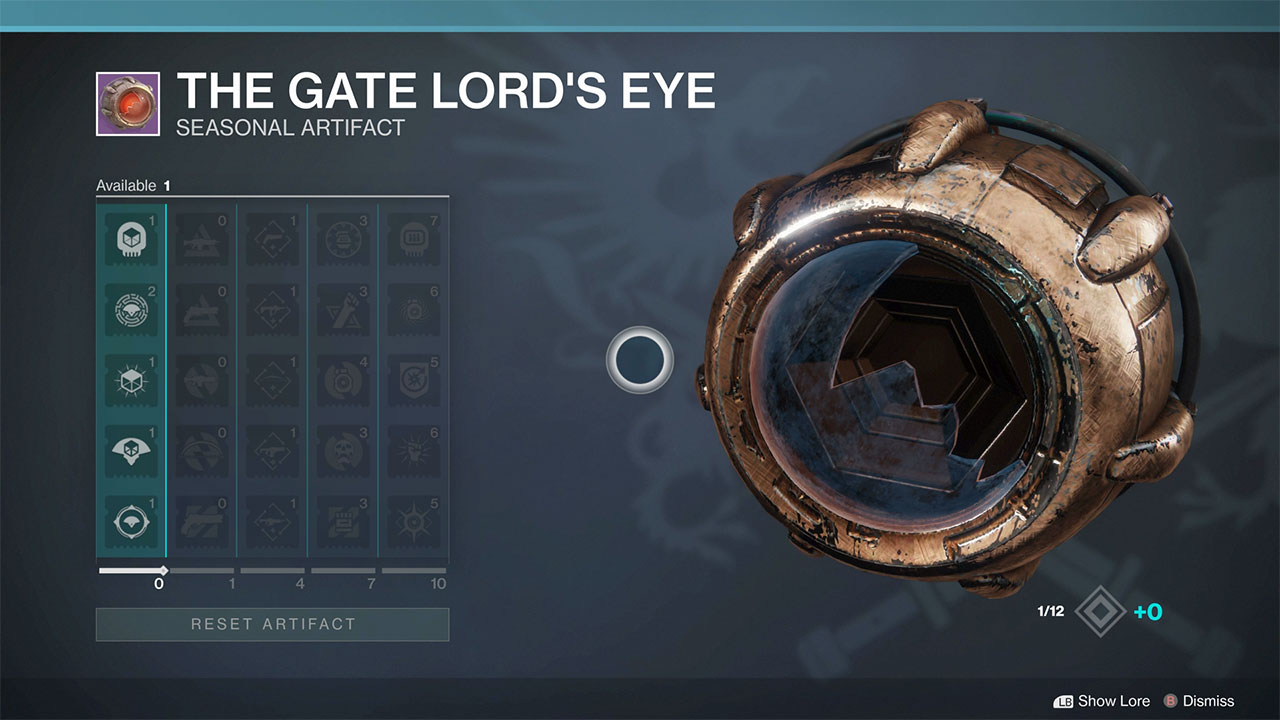The height and width of the screenshot is (720, 1280).
Task: Select the hand cannon mod at the bottom of column two
Action: (202, 520)
